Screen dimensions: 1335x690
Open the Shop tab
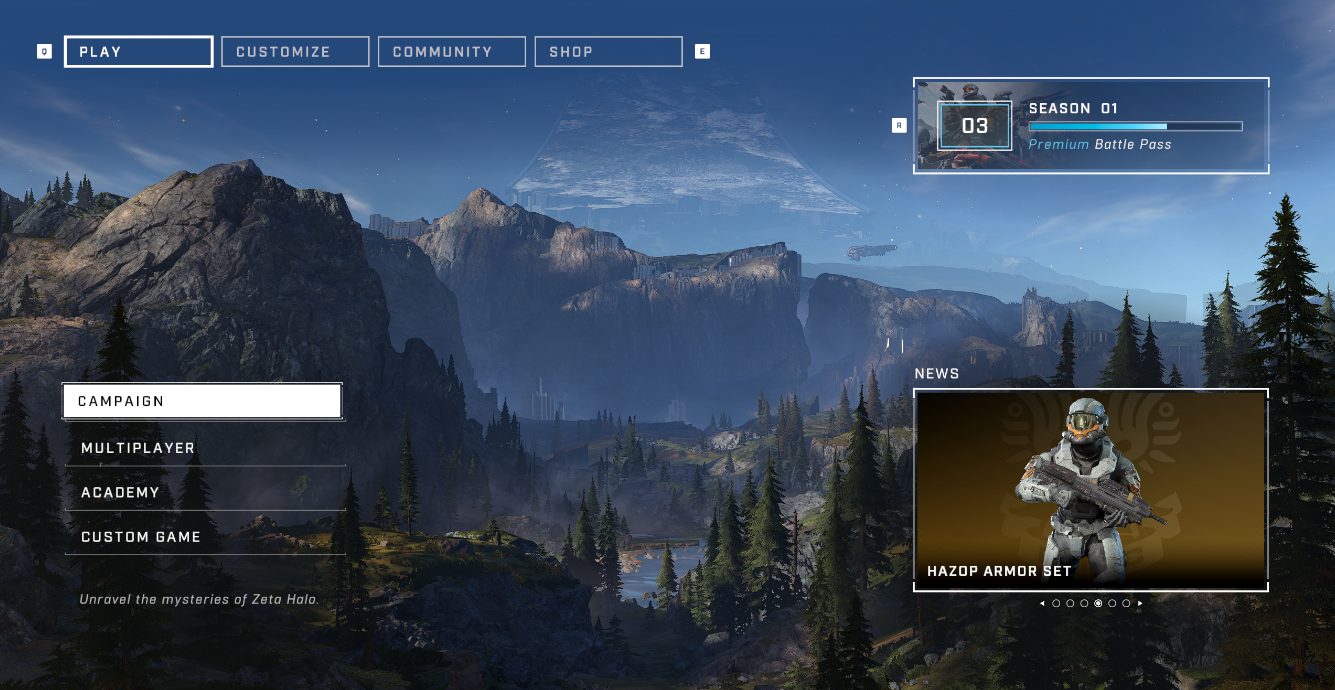pos(608,52)
